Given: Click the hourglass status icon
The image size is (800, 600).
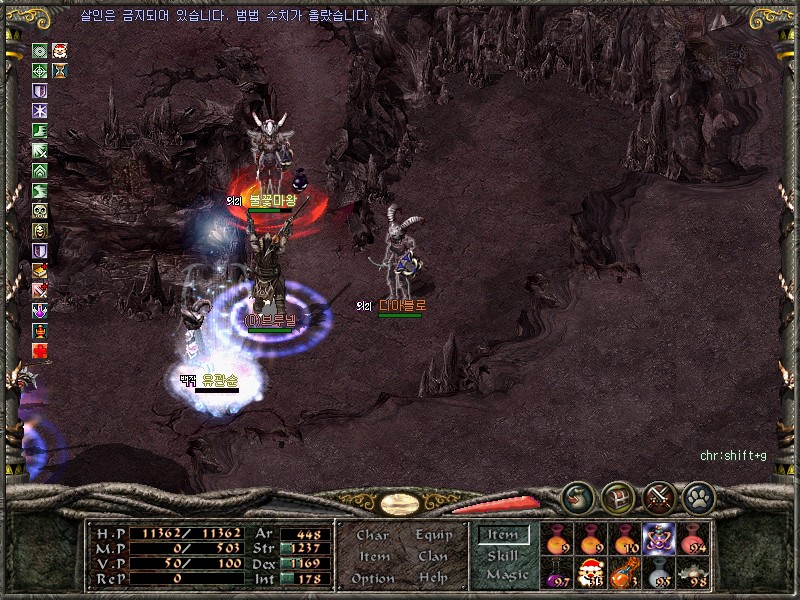Looking at the screenshot, I should click(x=60, y=71).
